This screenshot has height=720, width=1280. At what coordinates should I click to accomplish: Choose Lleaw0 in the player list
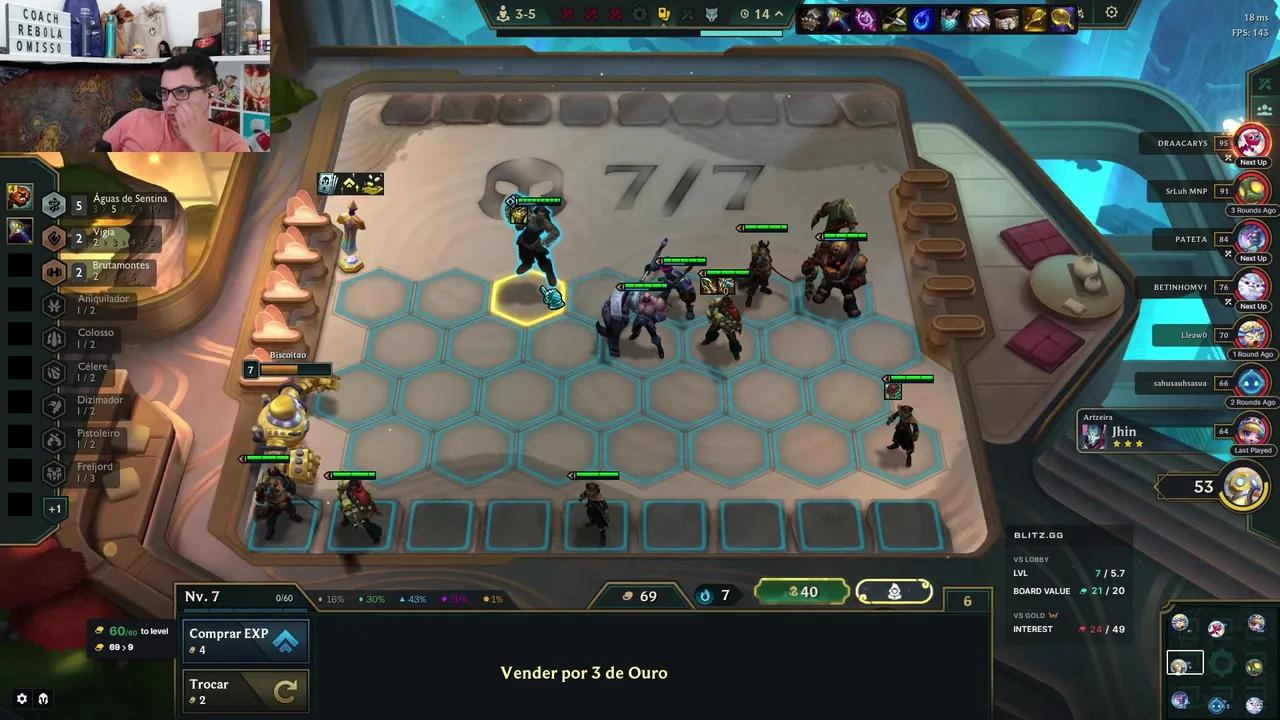(1251, 335)
